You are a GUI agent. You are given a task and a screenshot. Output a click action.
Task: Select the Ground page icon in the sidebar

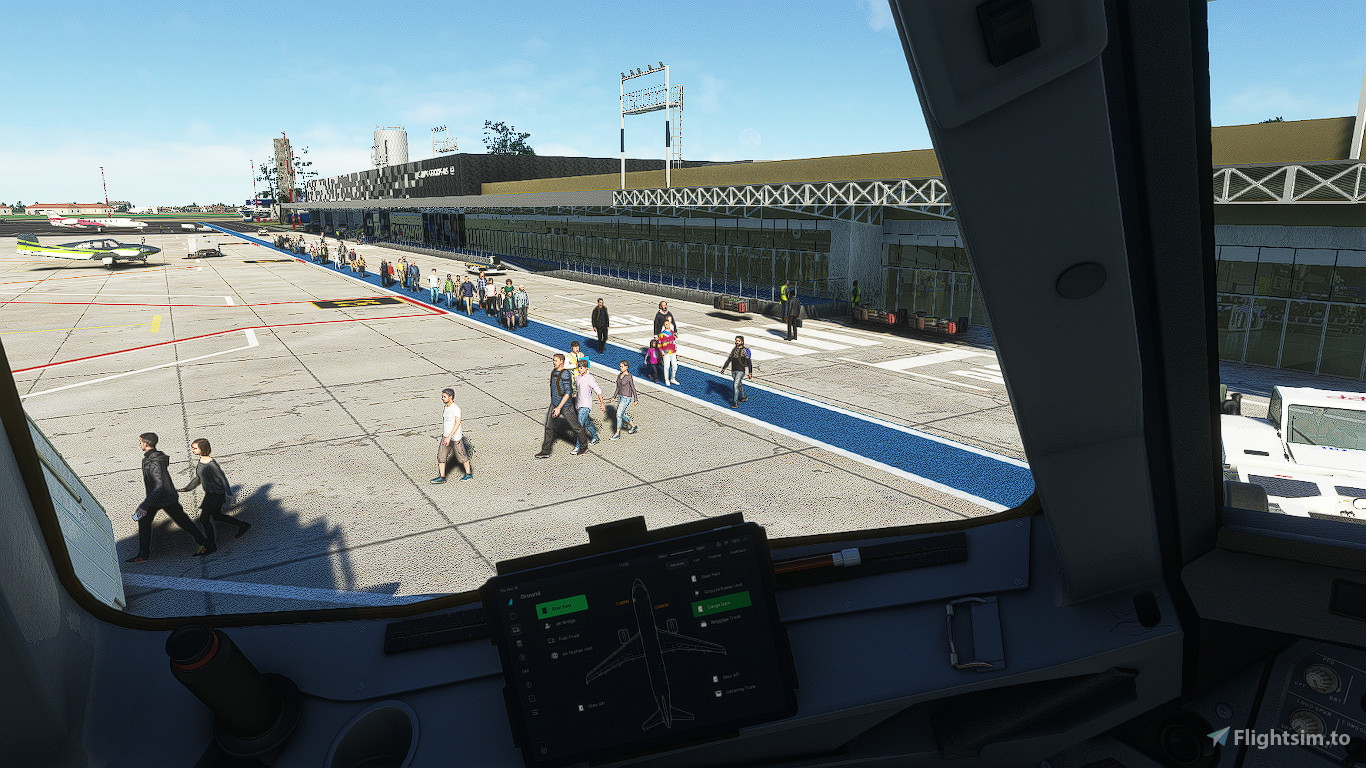pyautogui.click(x=515, y=628)
